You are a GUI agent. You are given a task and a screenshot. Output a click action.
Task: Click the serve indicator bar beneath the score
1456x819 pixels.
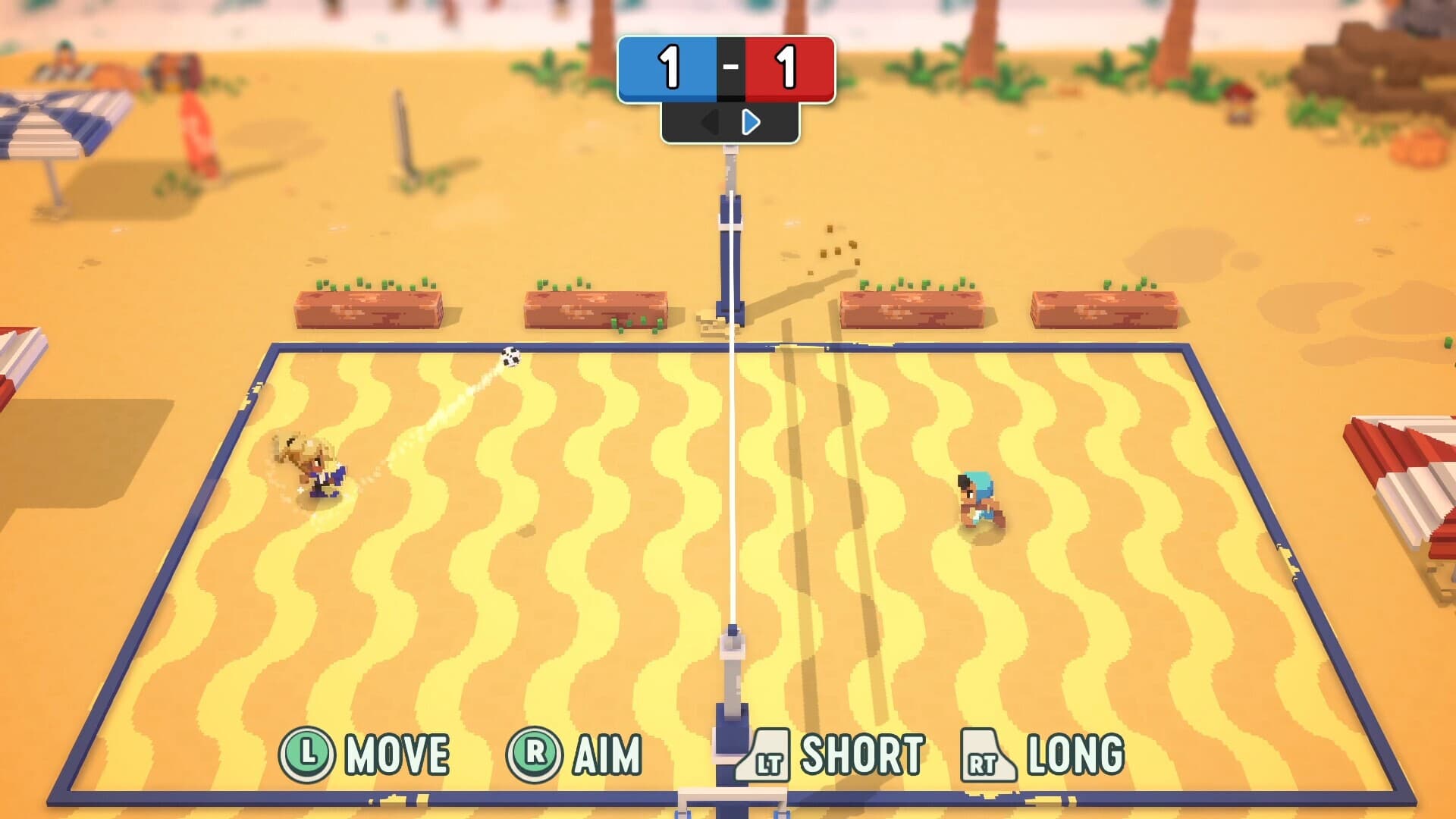[x=730, y=123]
